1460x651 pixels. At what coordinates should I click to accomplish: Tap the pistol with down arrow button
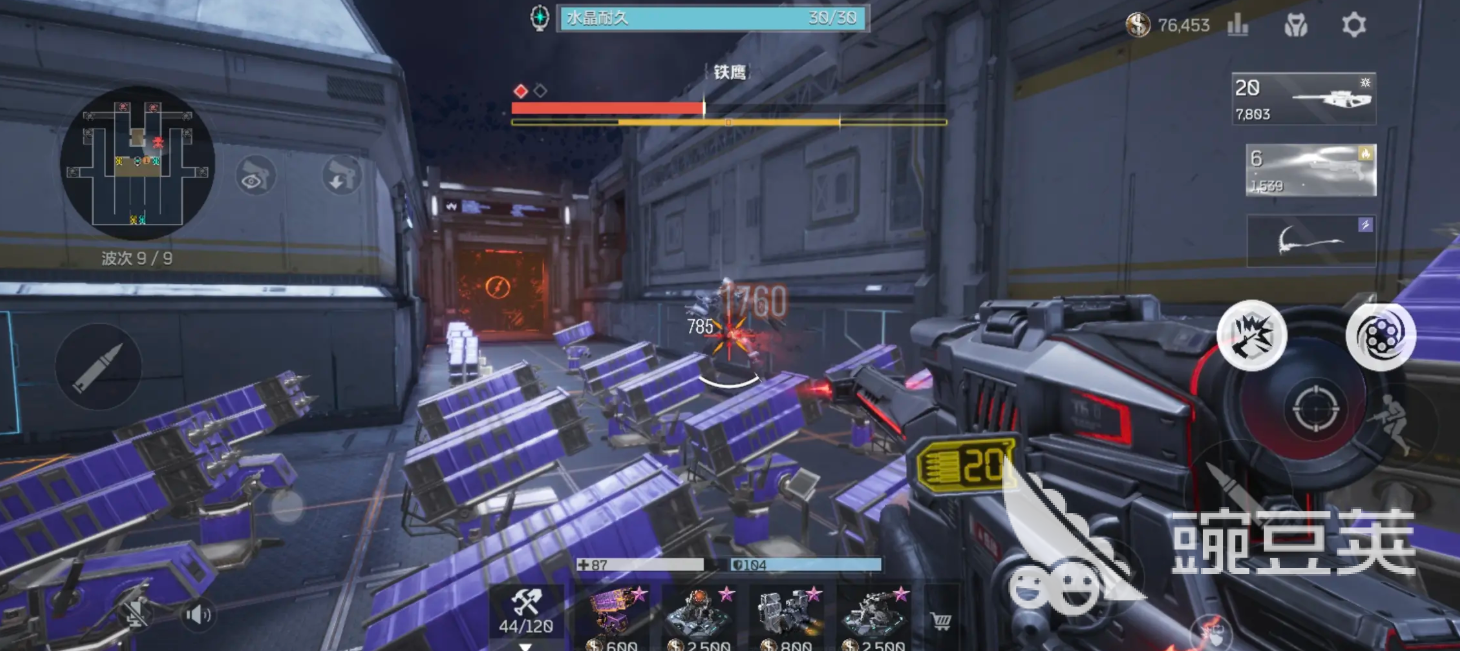coord(342,175)
